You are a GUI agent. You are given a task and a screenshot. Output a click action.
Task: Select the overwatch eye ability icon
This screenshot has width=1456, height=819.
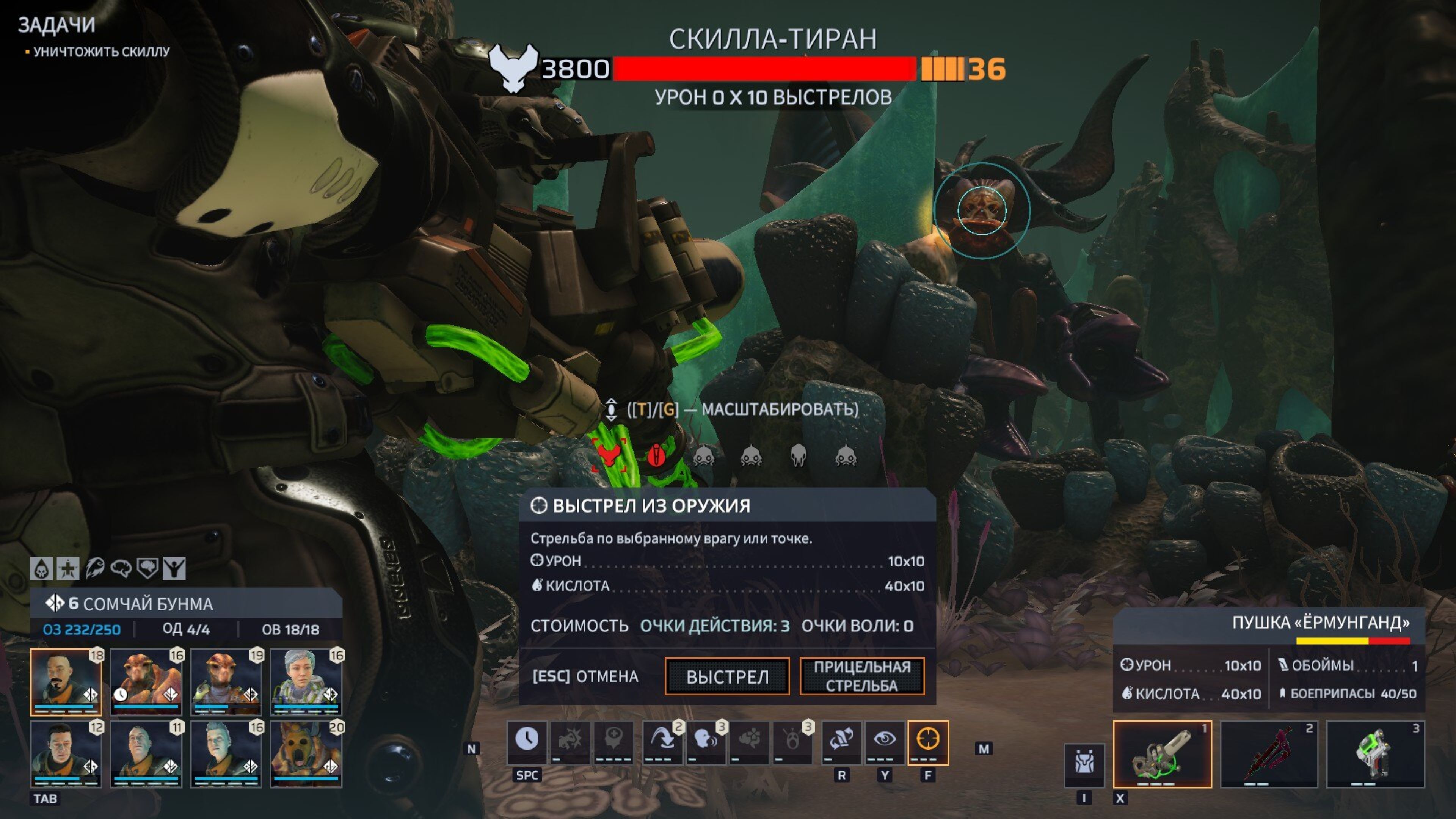pos(885,740)
